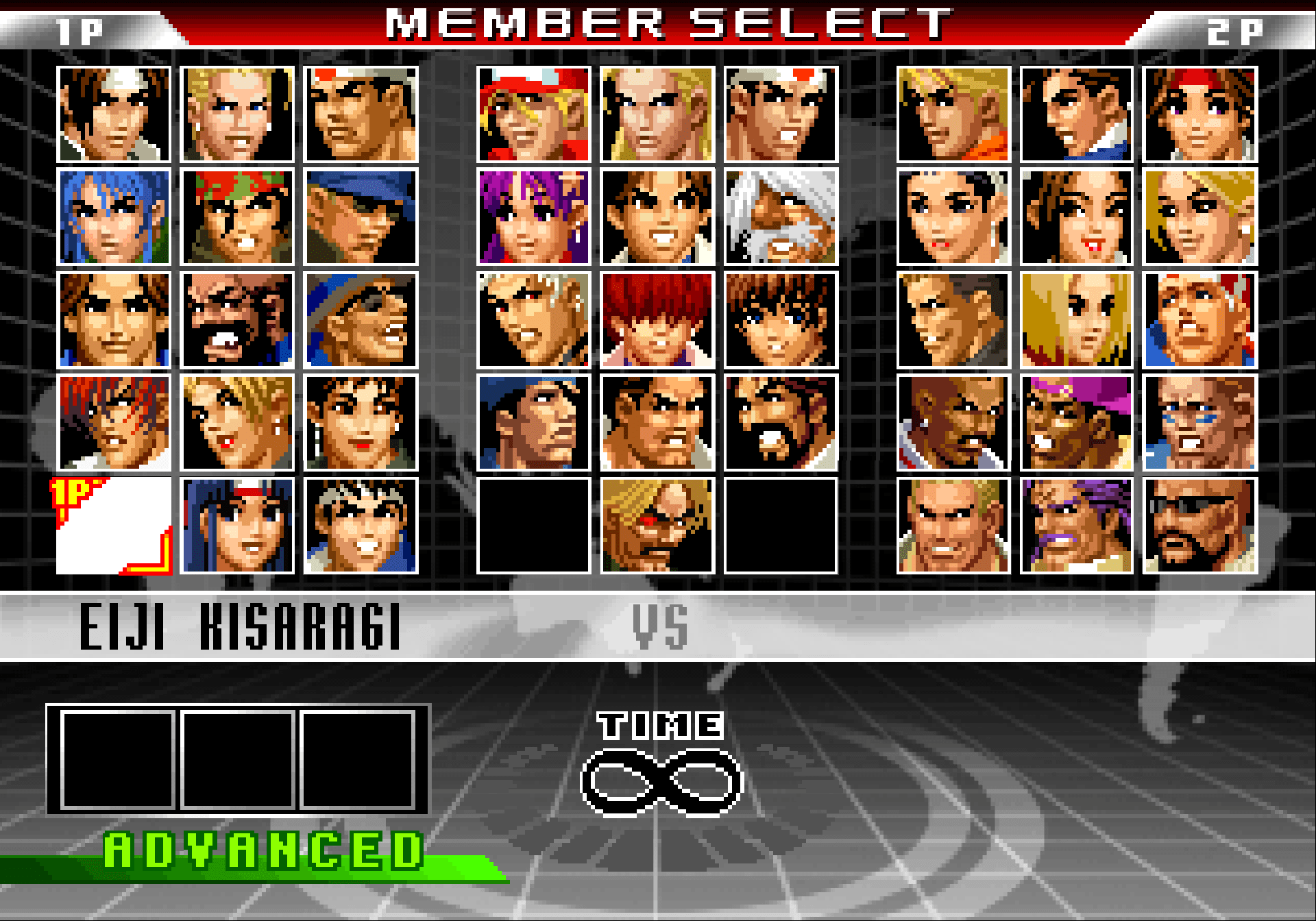Pick Yuri with the red headband
The image size is (1316, 921).
coord(1199,114)
